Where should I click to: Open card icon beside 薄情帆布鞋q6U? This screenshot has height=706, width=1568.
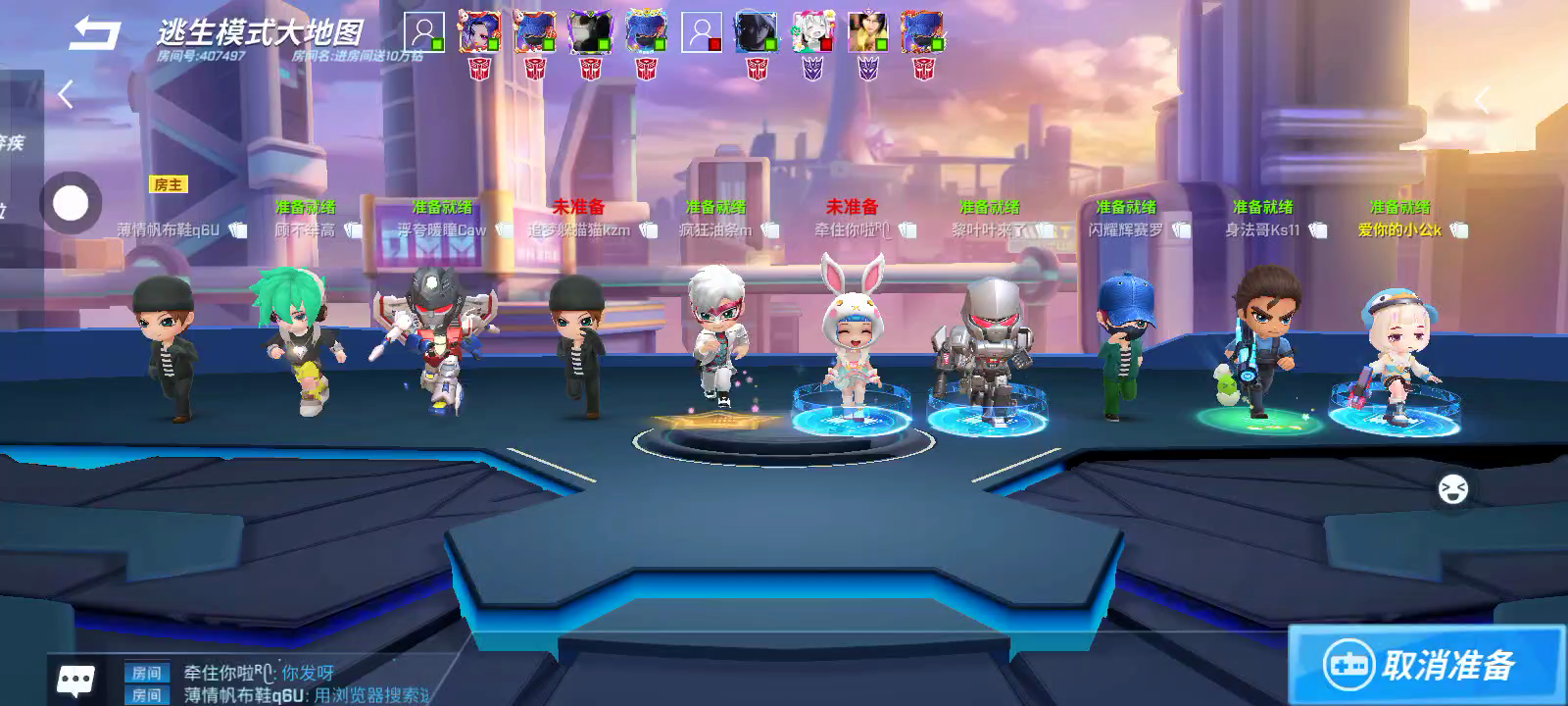pos(237,230)
